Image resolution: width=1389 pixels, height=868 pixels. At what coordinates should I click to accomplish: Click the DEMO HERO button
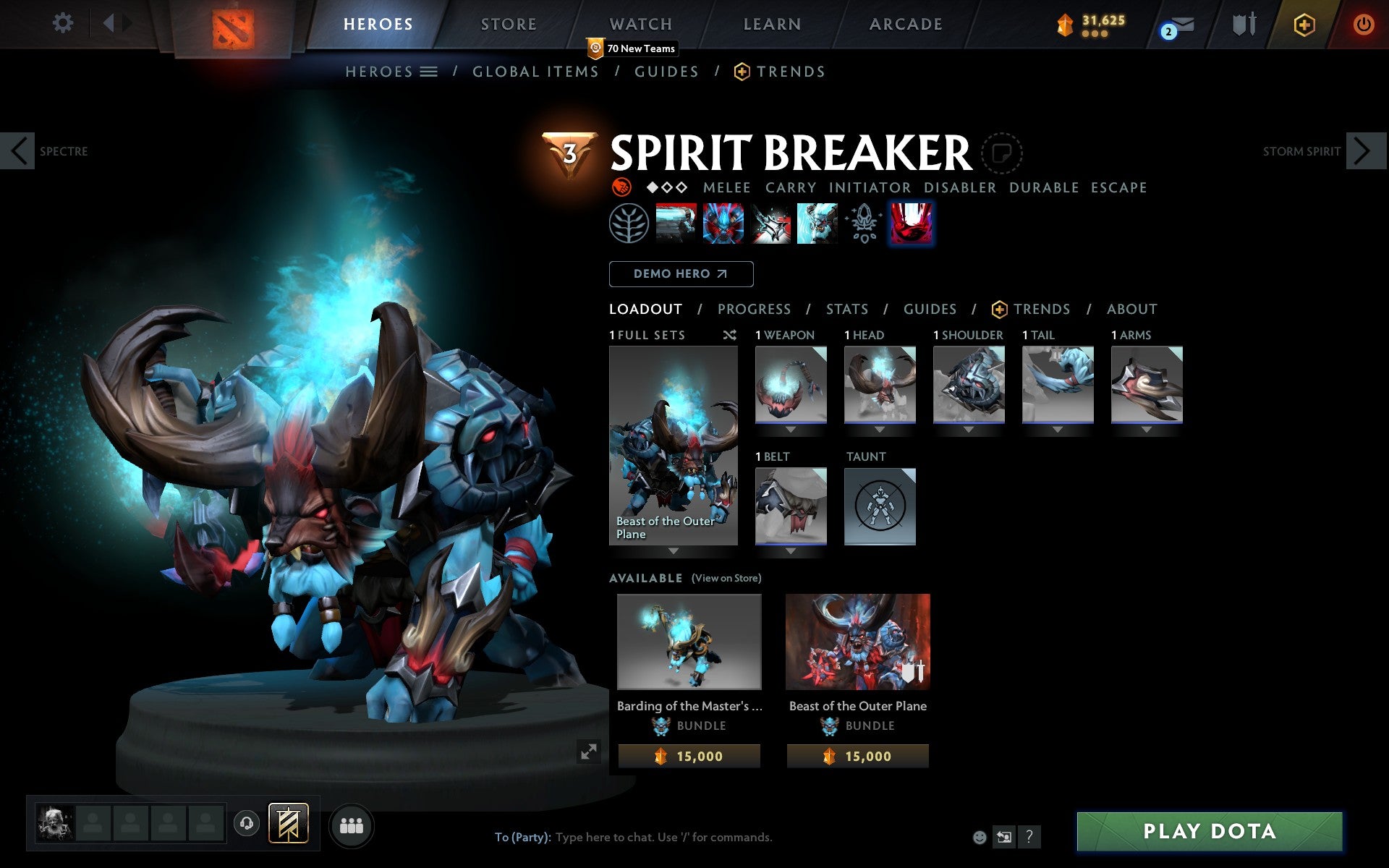(681, 274)
